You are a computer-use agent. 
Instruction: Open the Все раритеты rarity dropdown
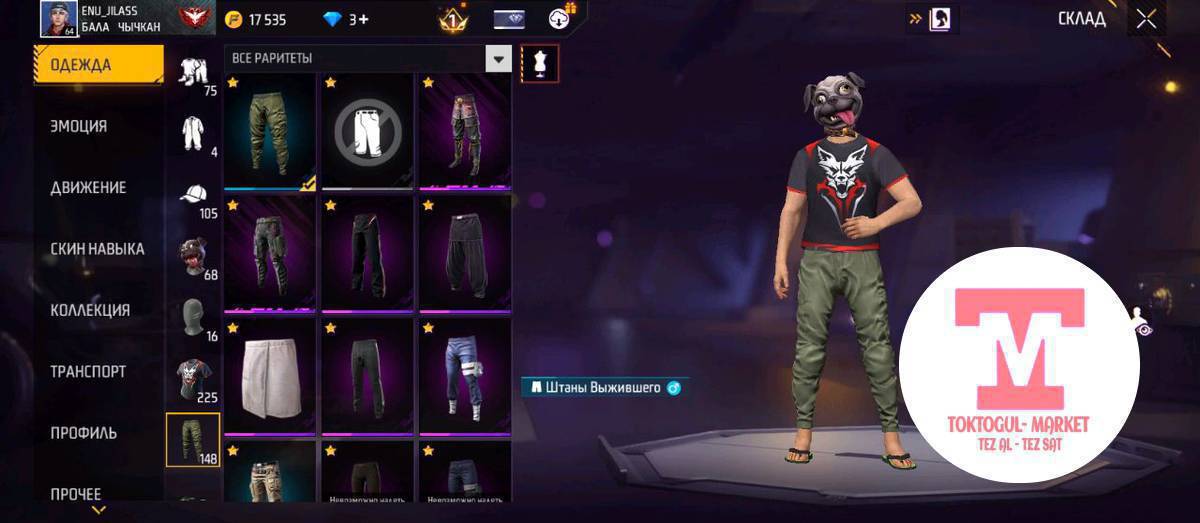(498, 59)
